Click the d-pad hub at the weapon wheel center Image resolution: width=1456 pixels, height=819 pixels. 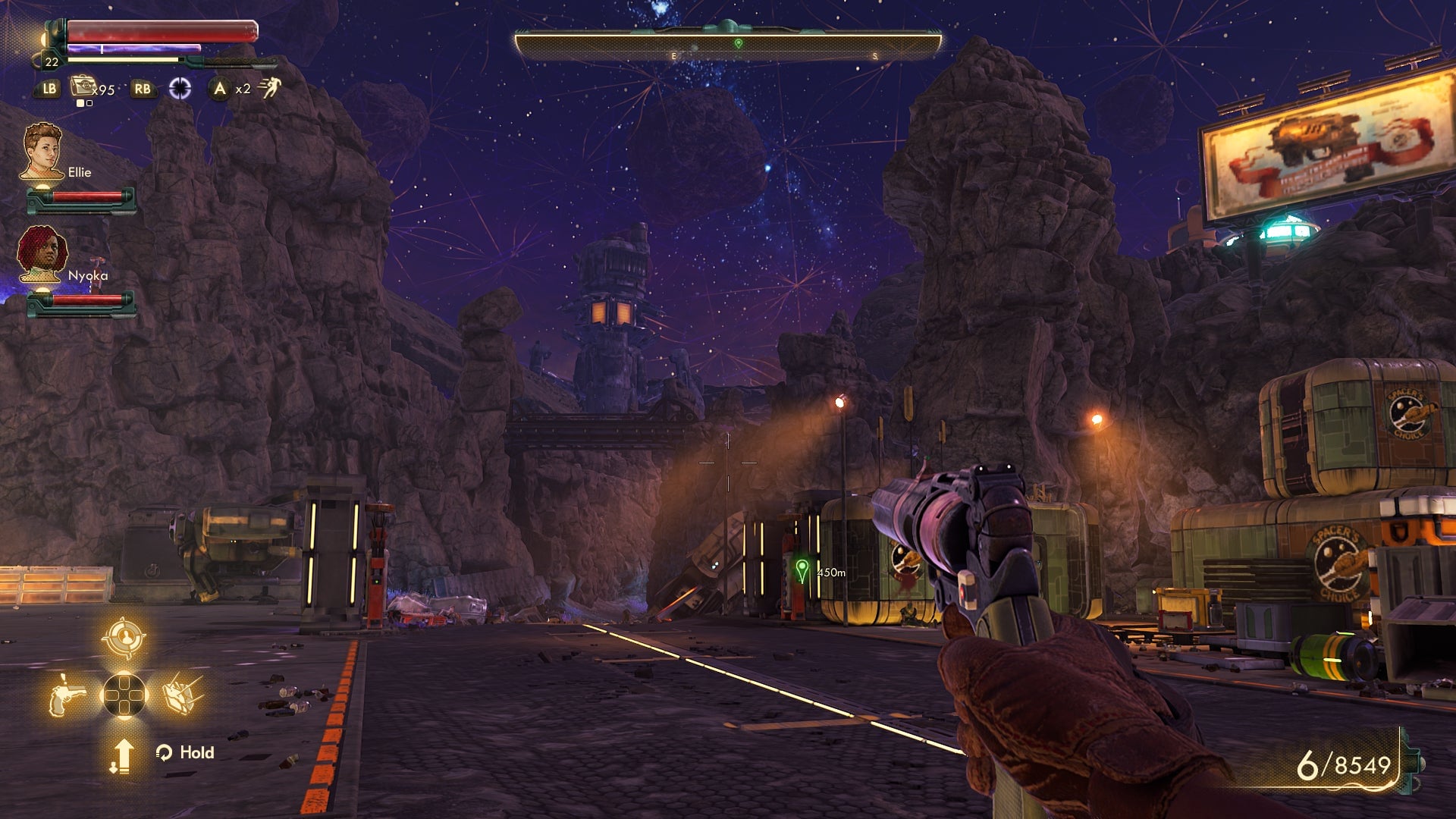point(124,695)
